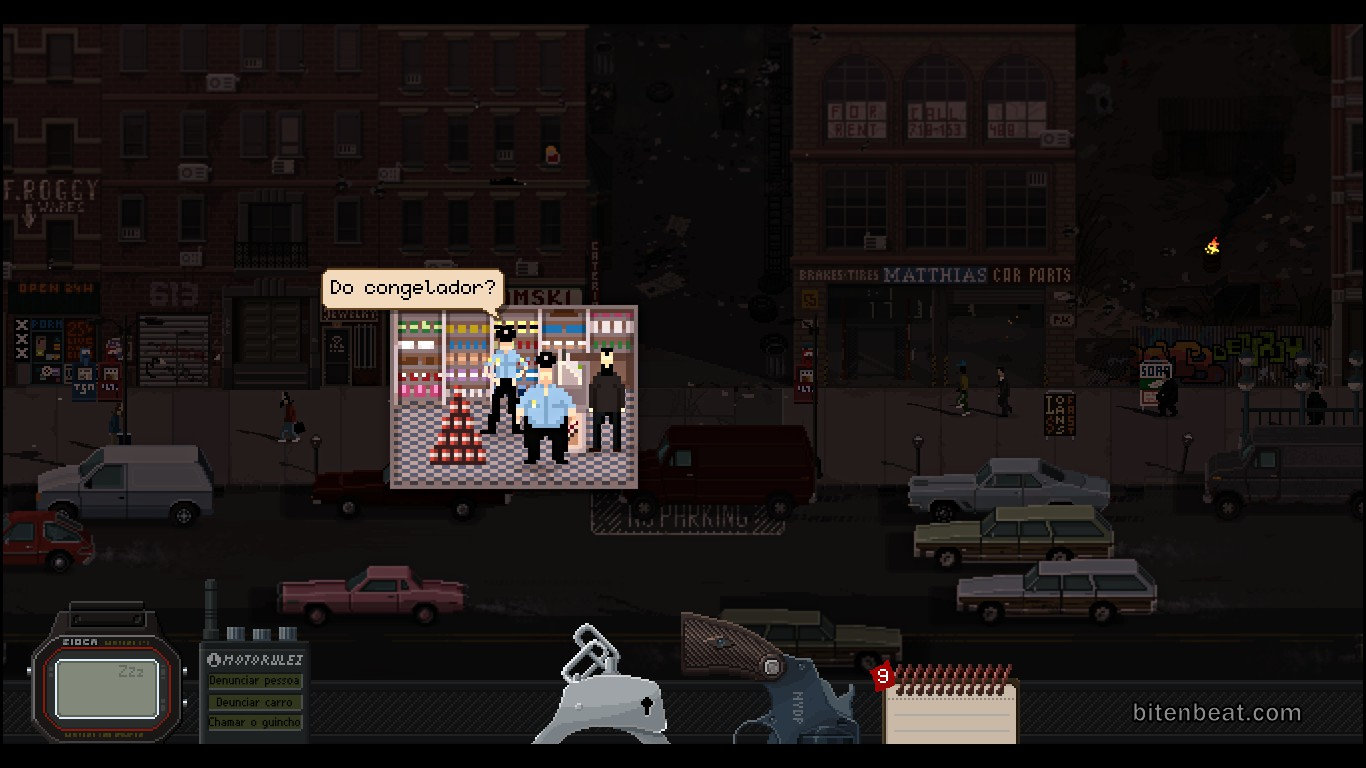Draw the revolver
The height and width of the screenshot is (768, 1366).
coord(770,680)
